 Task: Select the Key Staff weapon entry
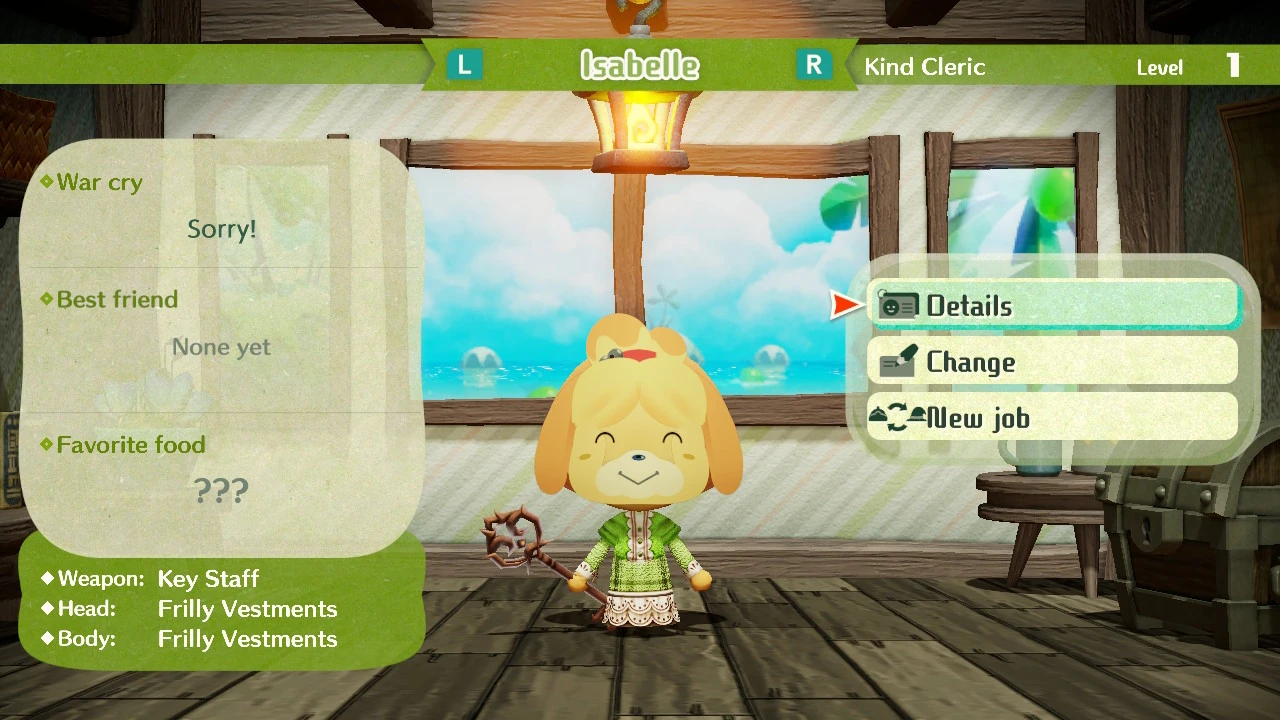208,578
